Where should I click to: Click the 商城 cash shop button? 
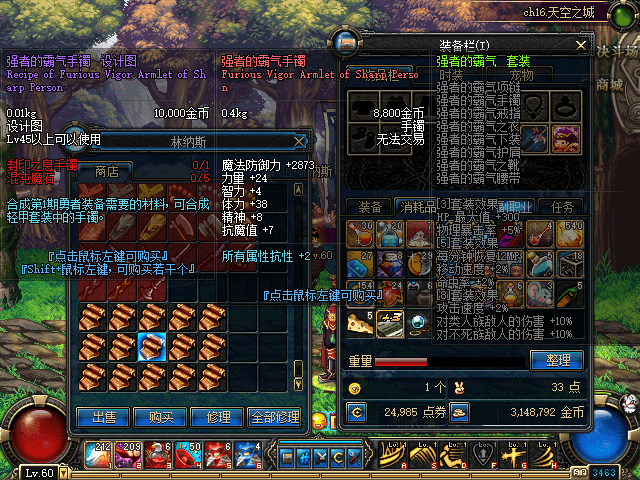[x=610, y=83]
